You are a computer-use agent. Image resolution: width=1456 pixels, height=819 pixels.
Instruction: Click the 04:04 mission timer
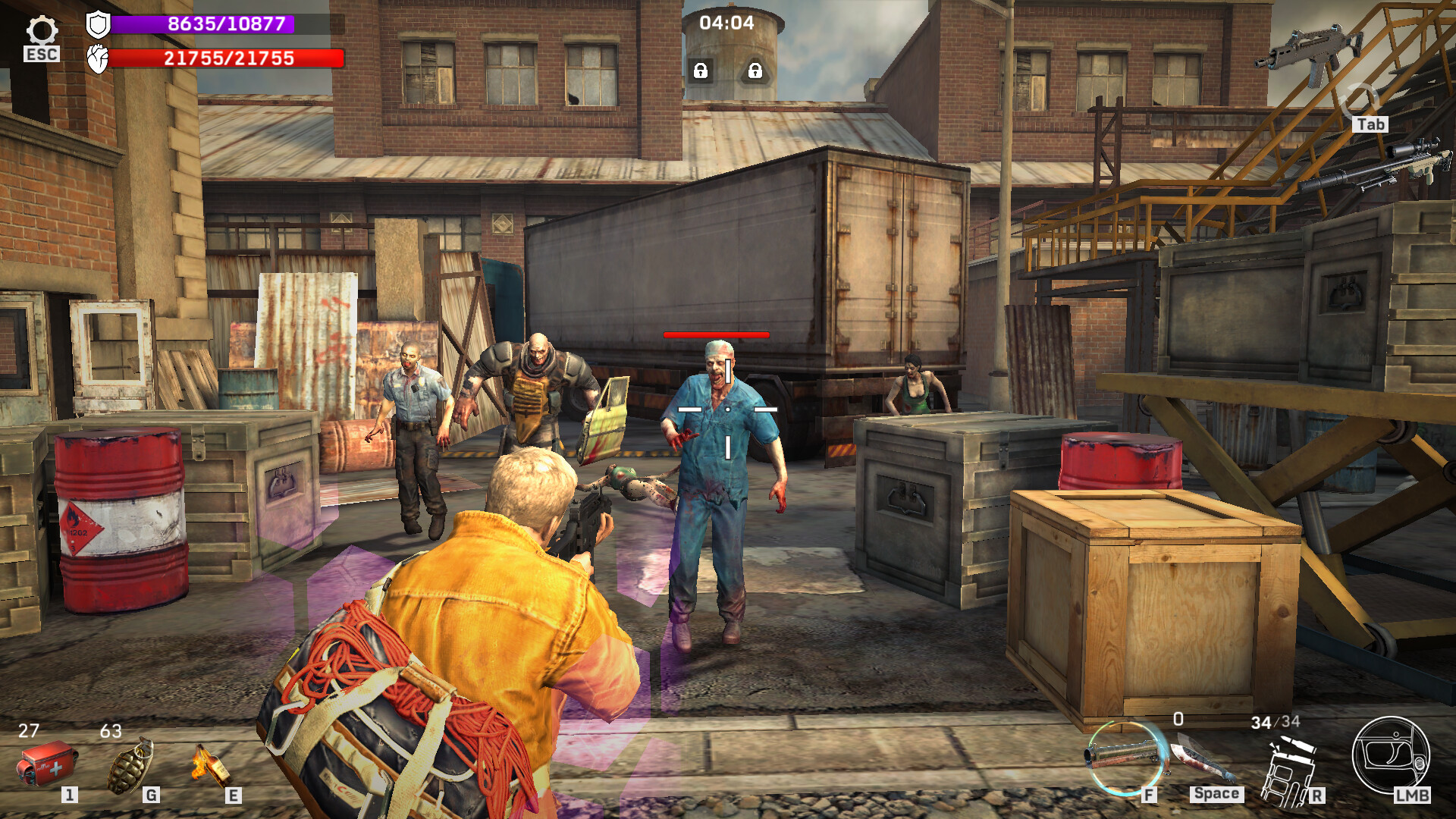point(728,24)
